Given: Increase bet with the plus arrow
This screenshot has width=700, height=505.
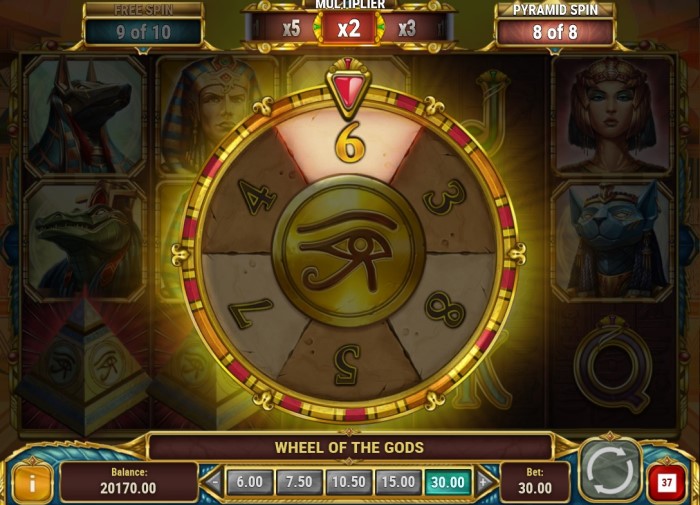Looking at the screenshot, I should click(x=483, y=482).
